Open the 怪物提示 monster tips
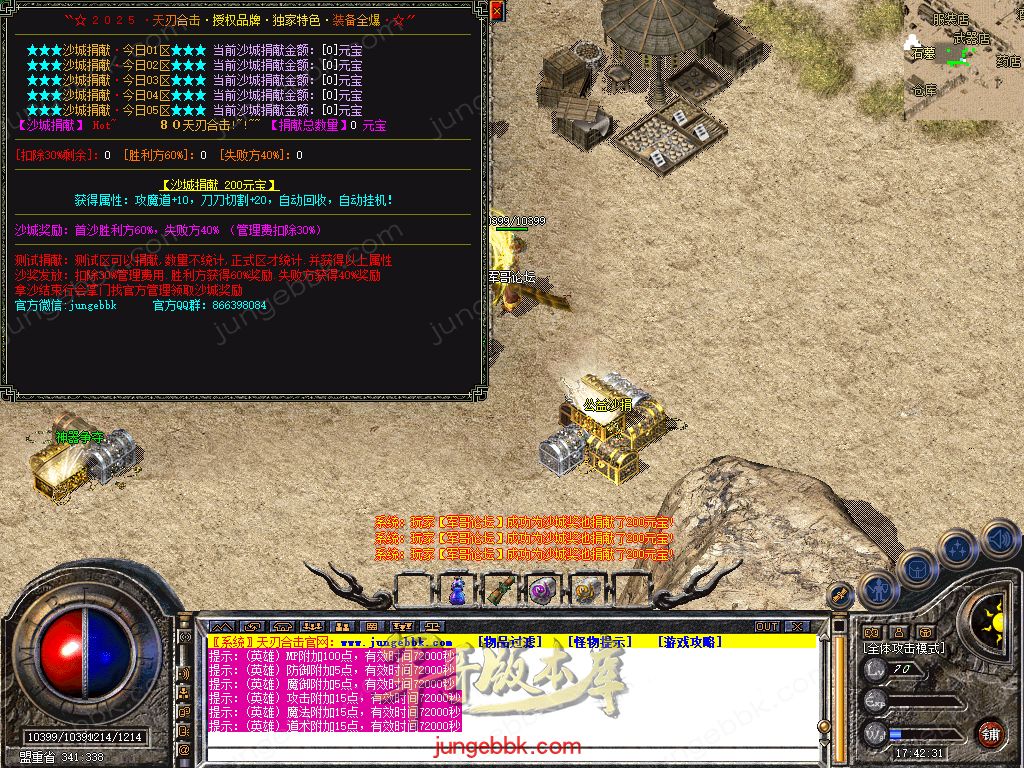1024x768 pixels. tap(600, 642)
